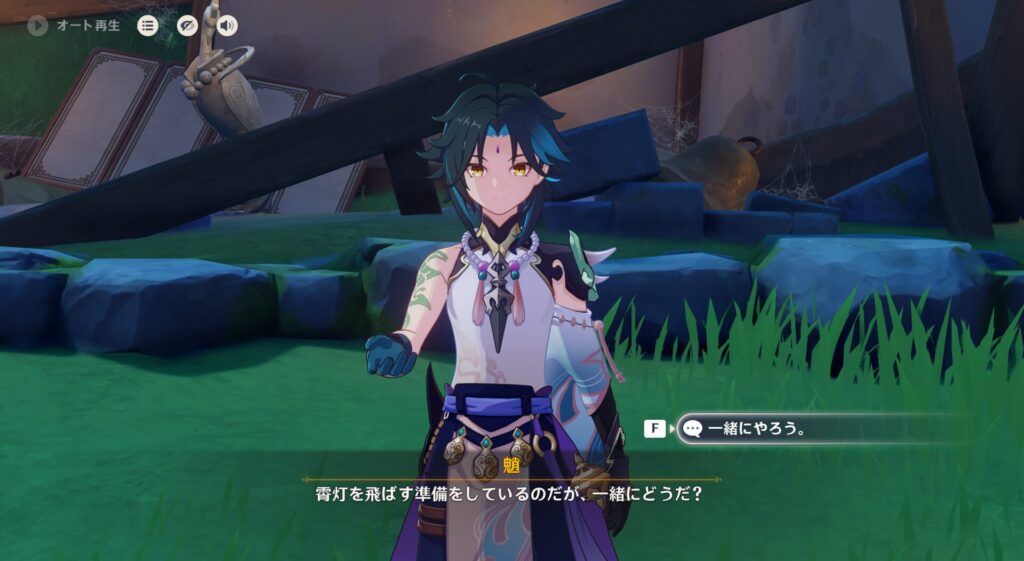This screenshot has width=1024, height=561.
Task: Open the dialogue log list icon
Action: 148,26
